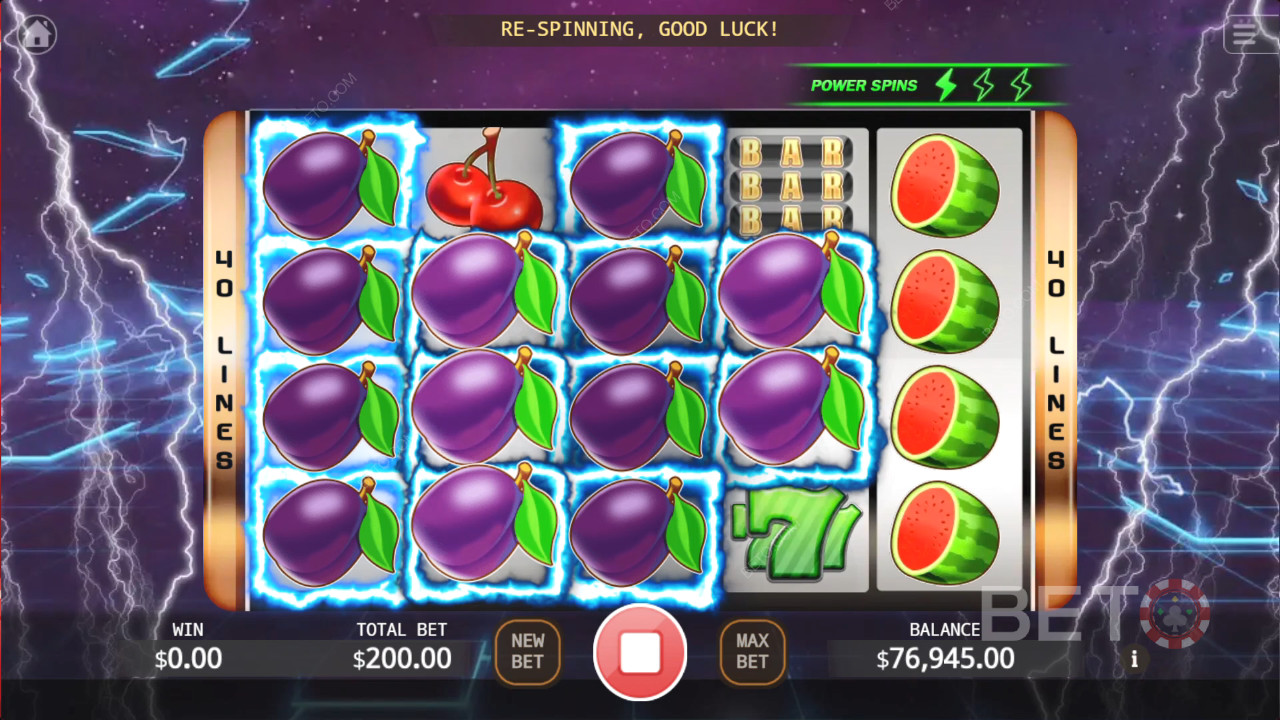1280x720 pixels.
Task: Choose the Max Bet button
Action: click(752, 652)
